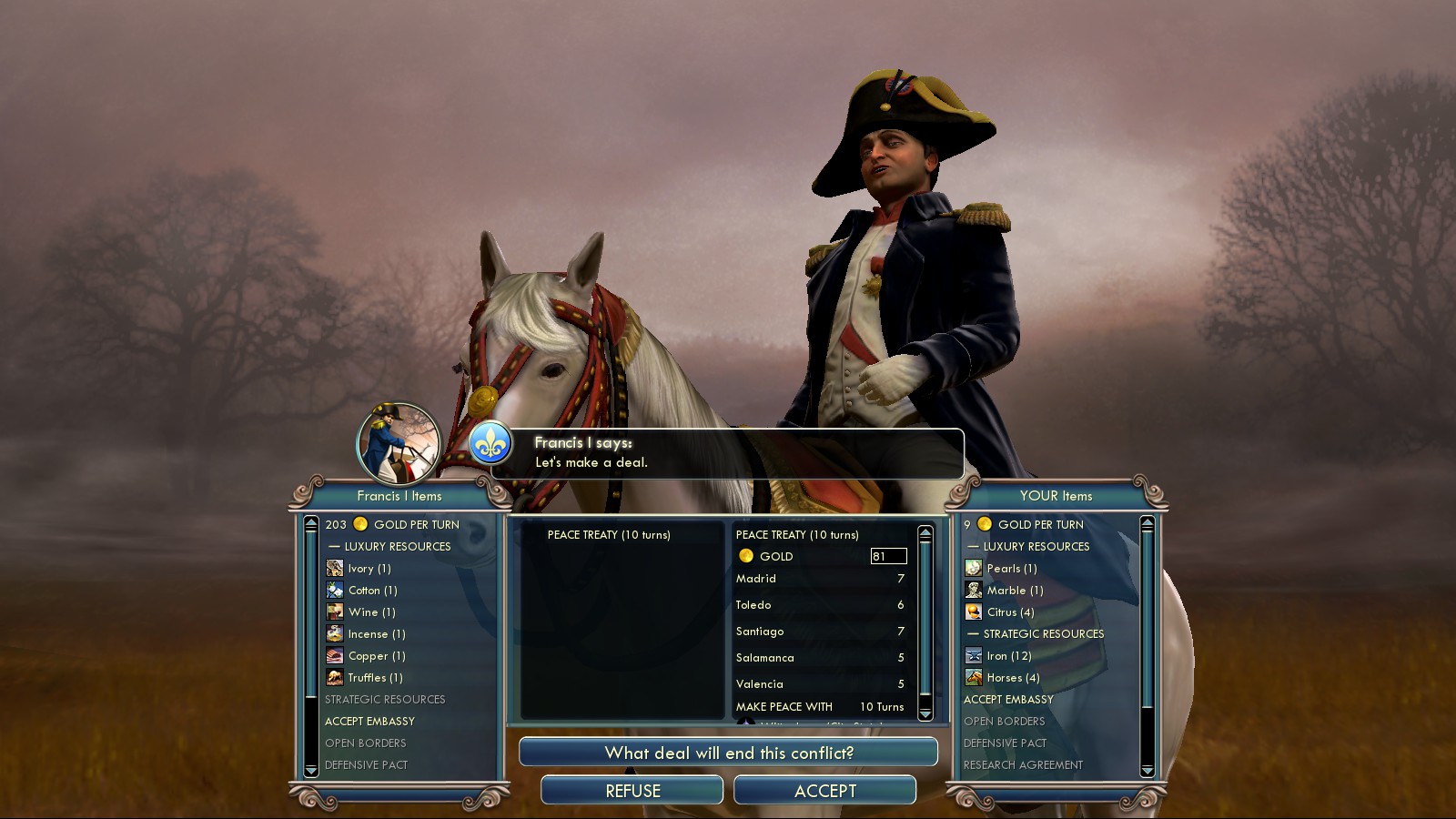Collapse Francis I's luxury resources section

389,547
